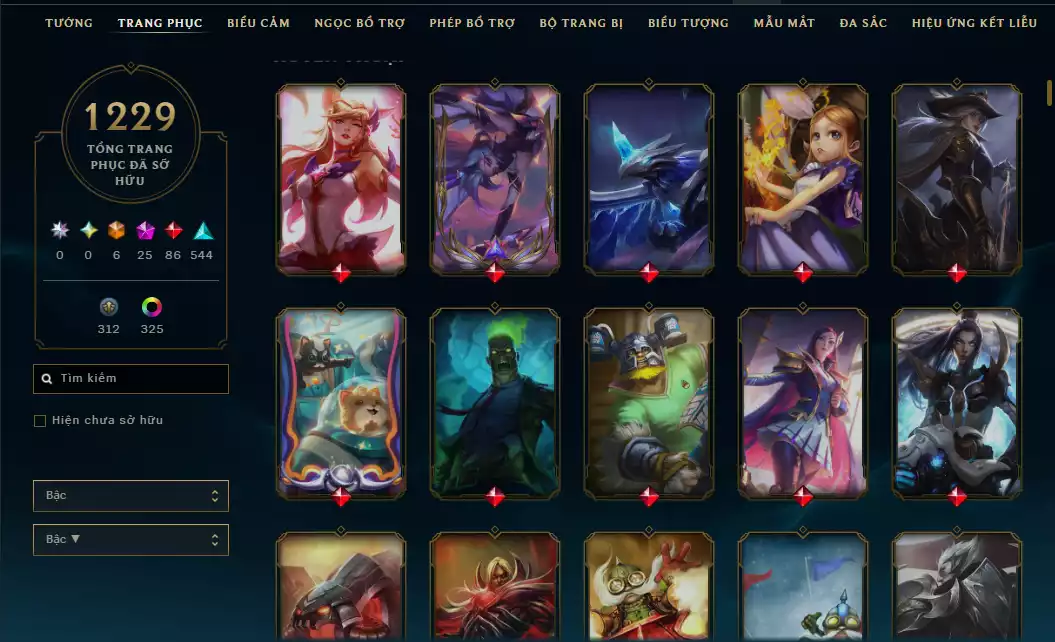Select the green-haired Frankenstein skin card
Image resolution: width=1055 pixels, height=642 pixels.
pyautogui.click(x=495, y=400)
